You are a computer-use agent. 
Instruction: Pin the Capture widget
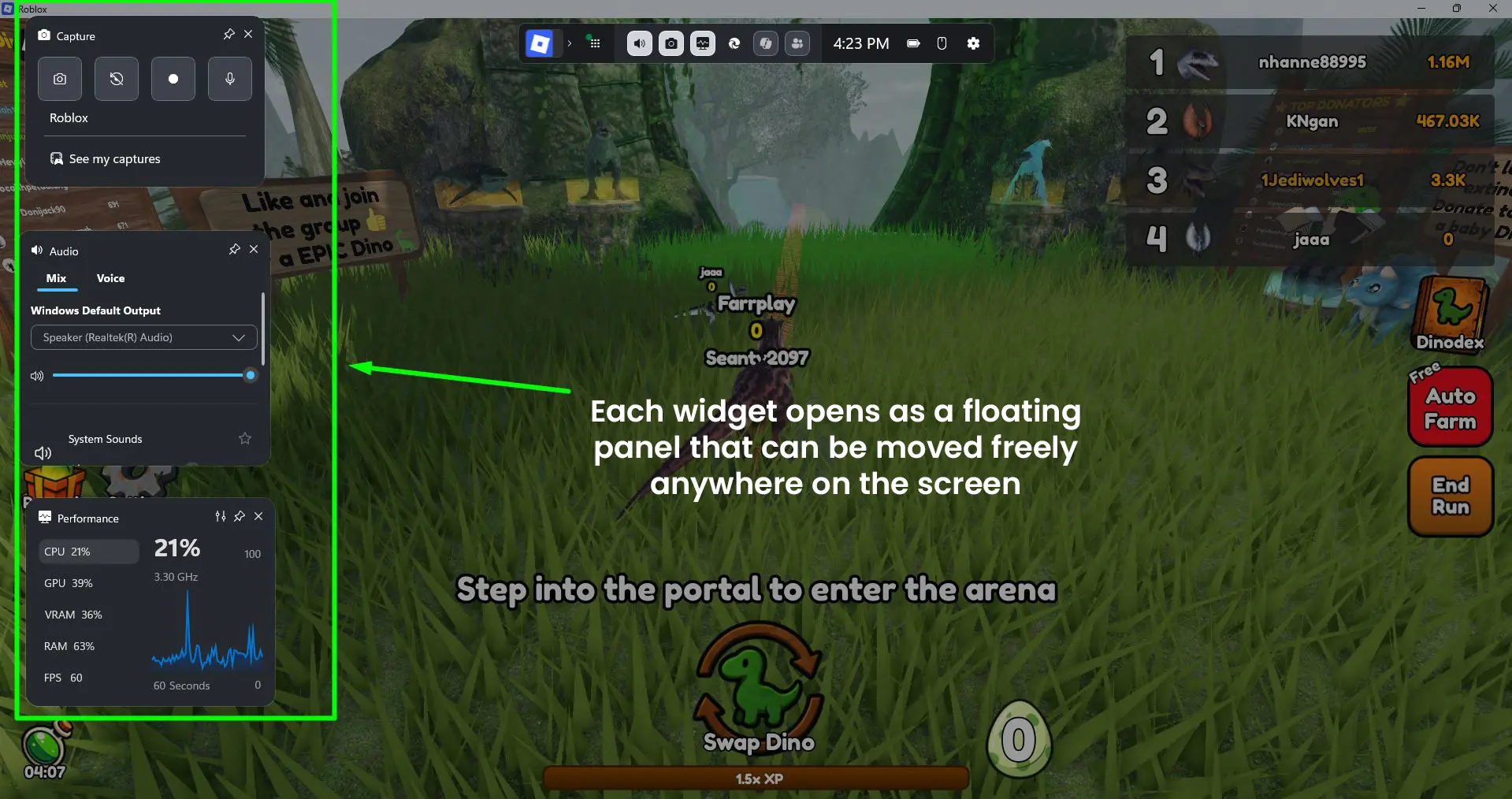click(228, 35)
